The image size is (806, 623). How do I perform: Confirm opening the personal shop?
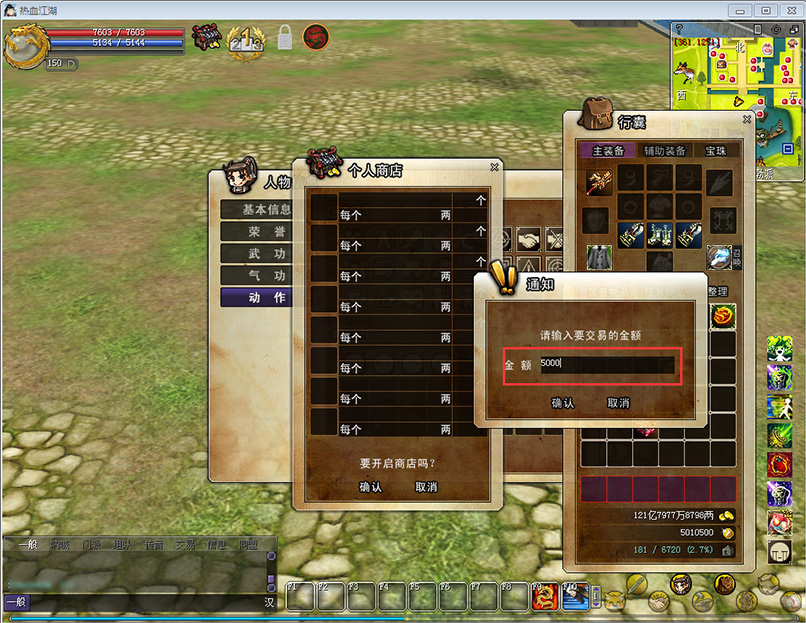tap(370, 487)
